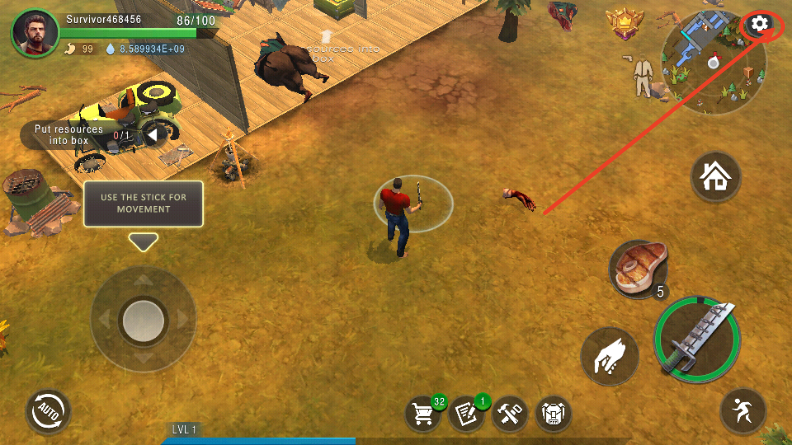Open settings with the gear icon
The height and width of the screenshot is (445, 792).
(x=760, y=24)
